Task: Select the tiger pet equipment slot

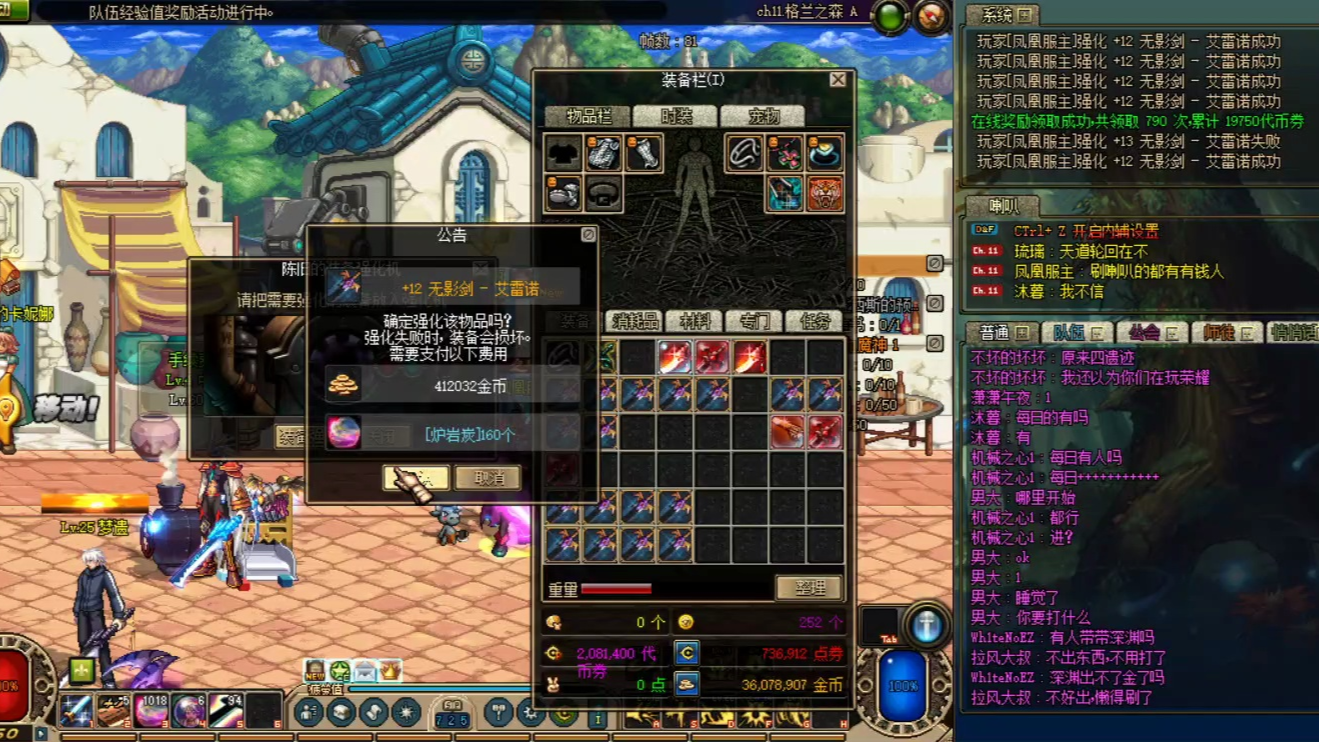Action: [x=825, y=194]
